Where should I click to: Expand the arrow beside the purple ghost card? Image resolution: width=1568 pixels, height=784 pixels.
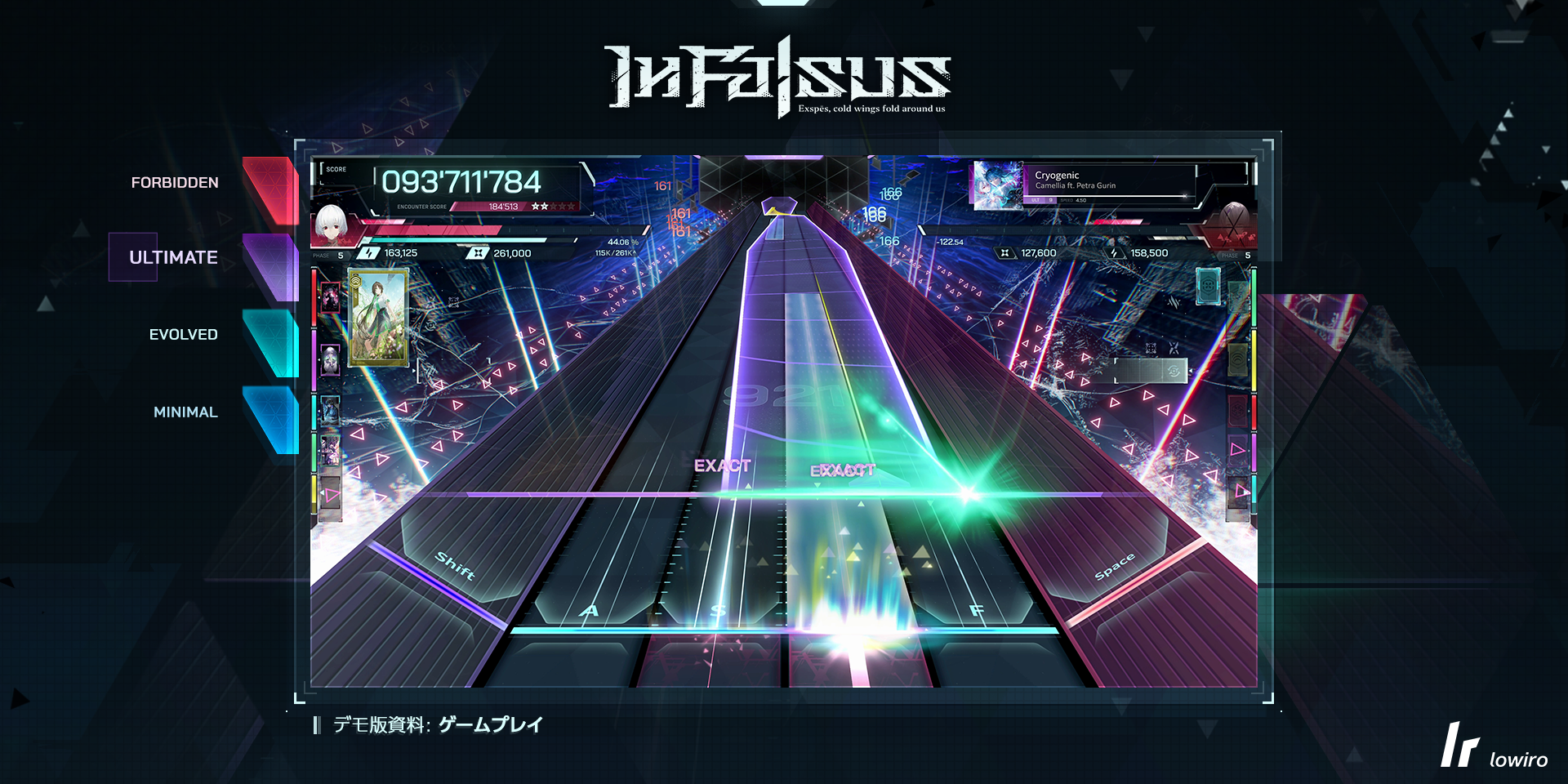[x=320, y=359]
